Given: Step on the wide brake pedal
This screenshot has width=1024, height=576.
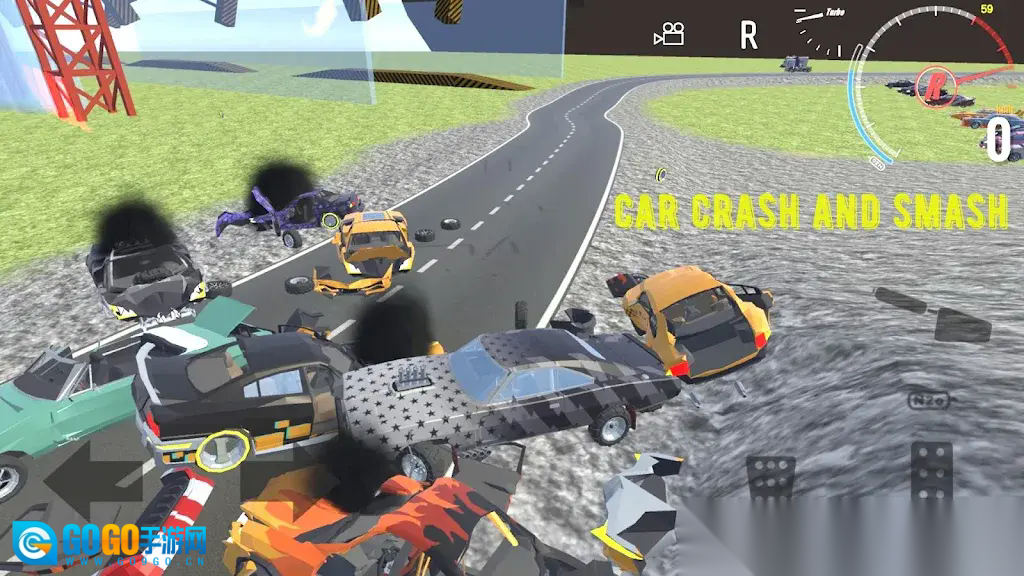Looking at the screenshot, I should click(x=771, y=477).
